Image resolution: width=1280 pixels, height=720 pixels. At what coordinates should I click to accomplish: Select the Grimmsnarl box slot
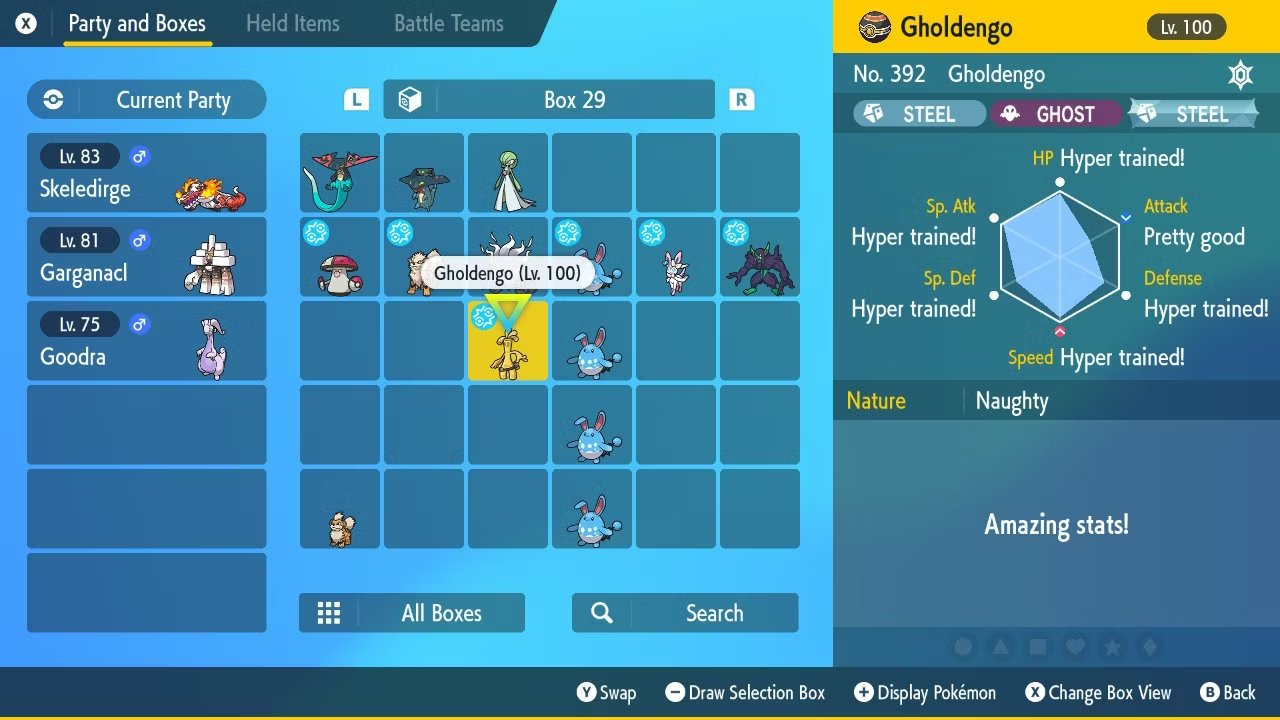click(760, 258)
